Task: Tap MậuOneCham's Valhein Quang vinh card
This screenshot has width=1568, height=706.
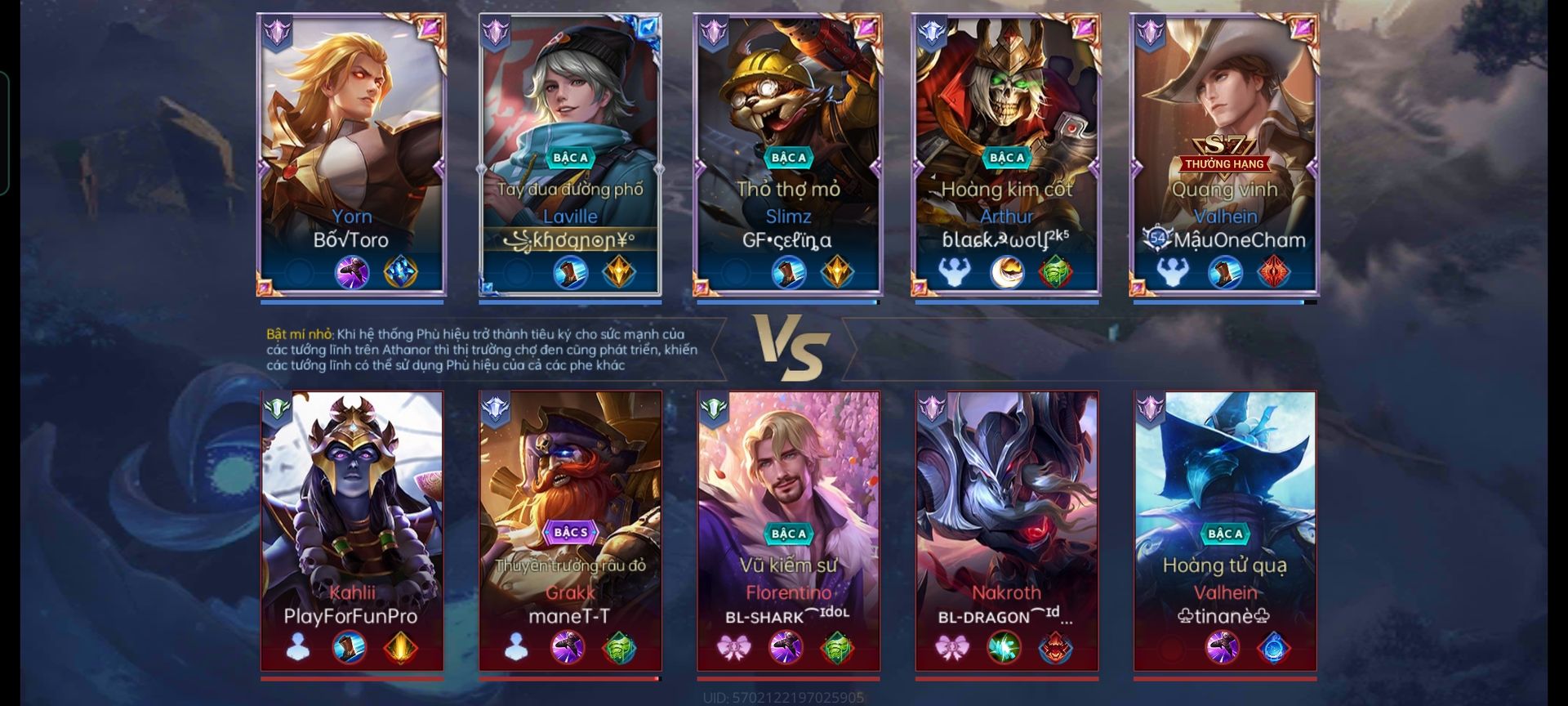Action: [1224, 154]
